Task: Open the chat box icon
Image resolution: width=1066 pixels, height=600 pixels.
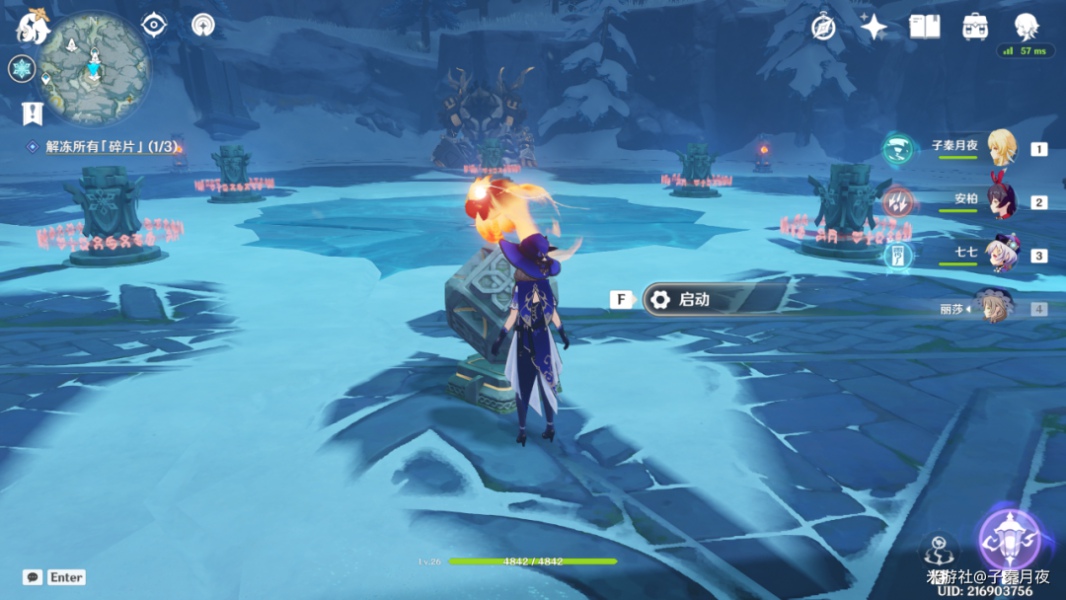Action: pyautogui.click(x=32, y=577)
